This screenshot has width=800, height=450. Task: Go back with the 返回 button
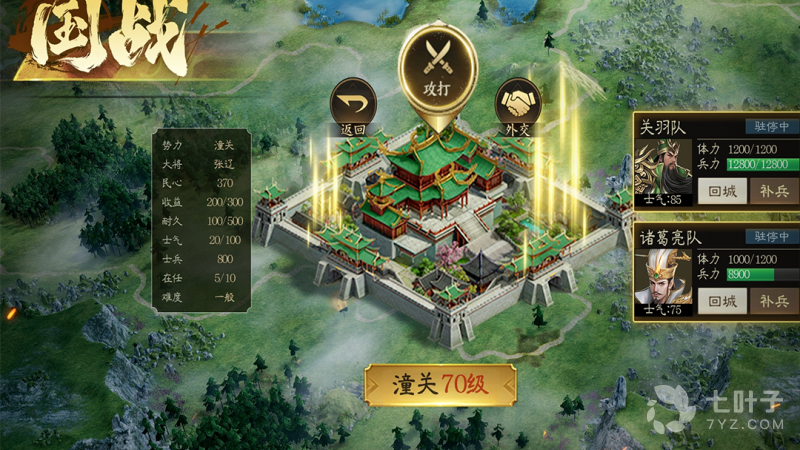pos(353,105)
